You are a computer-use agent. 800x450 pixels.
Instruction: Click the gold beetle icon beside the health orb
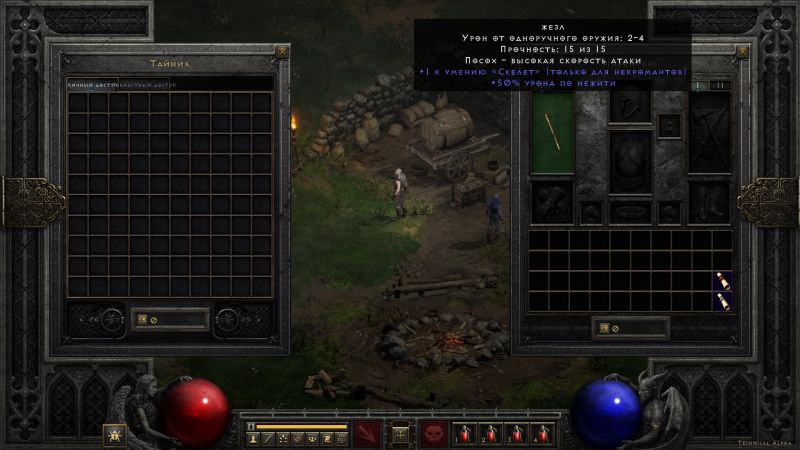[114, 434]
